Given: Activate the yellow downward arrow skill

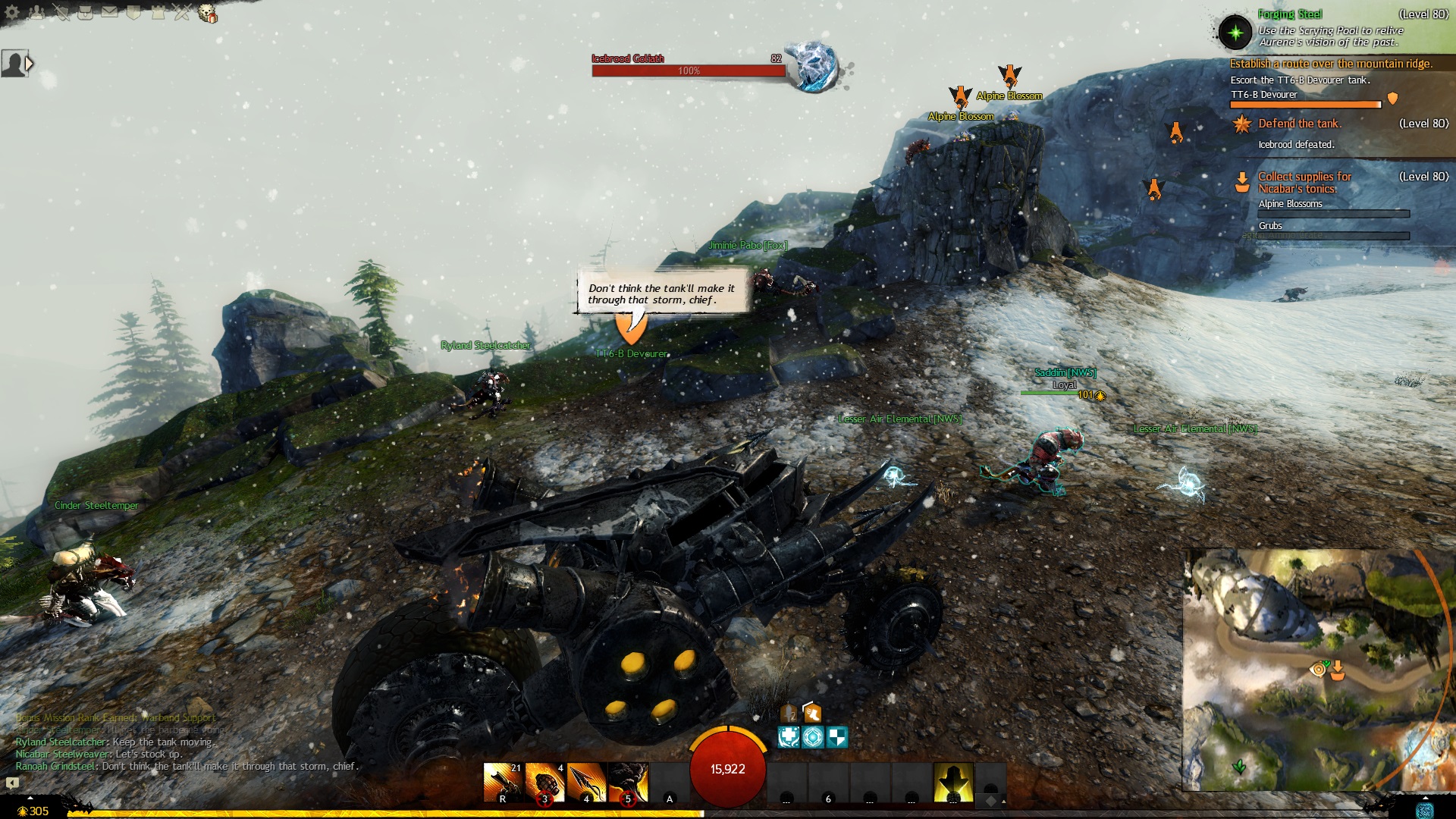Looking at the screenshot, I should [953, 783].
